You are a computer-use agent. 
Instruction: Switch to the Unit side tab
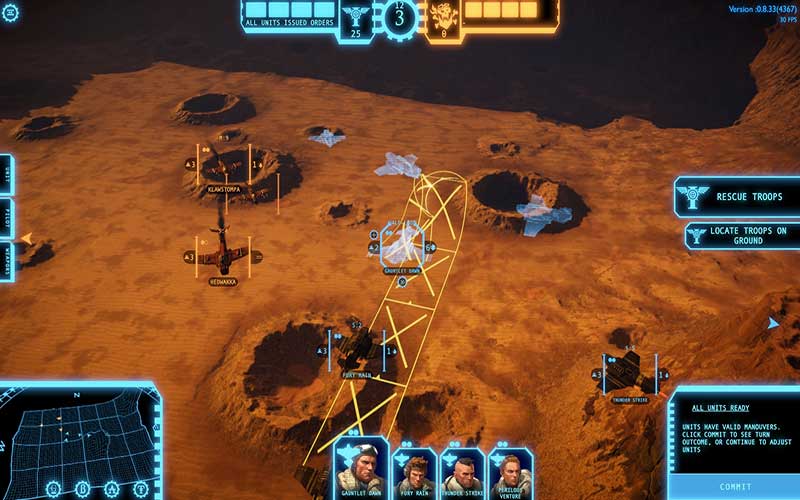tap(6, 174)
